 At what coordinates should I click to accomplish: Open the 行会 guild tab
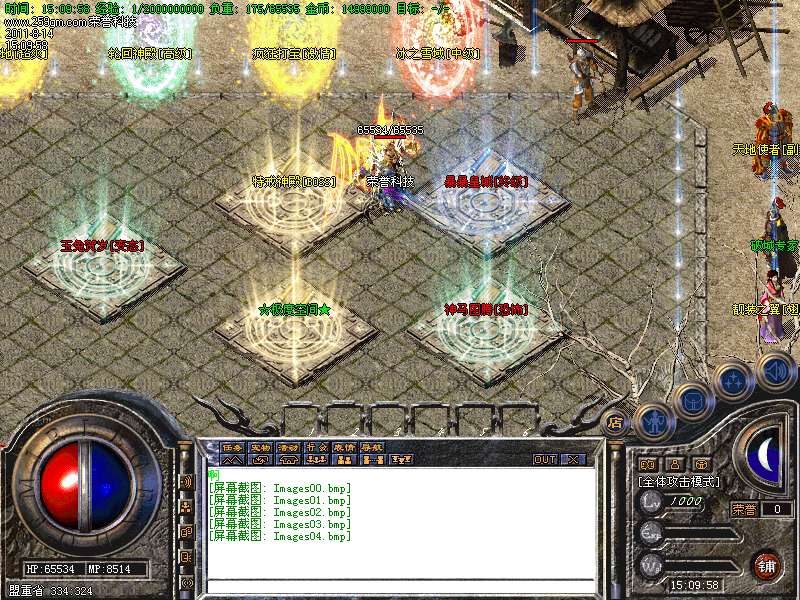point(316,447)
